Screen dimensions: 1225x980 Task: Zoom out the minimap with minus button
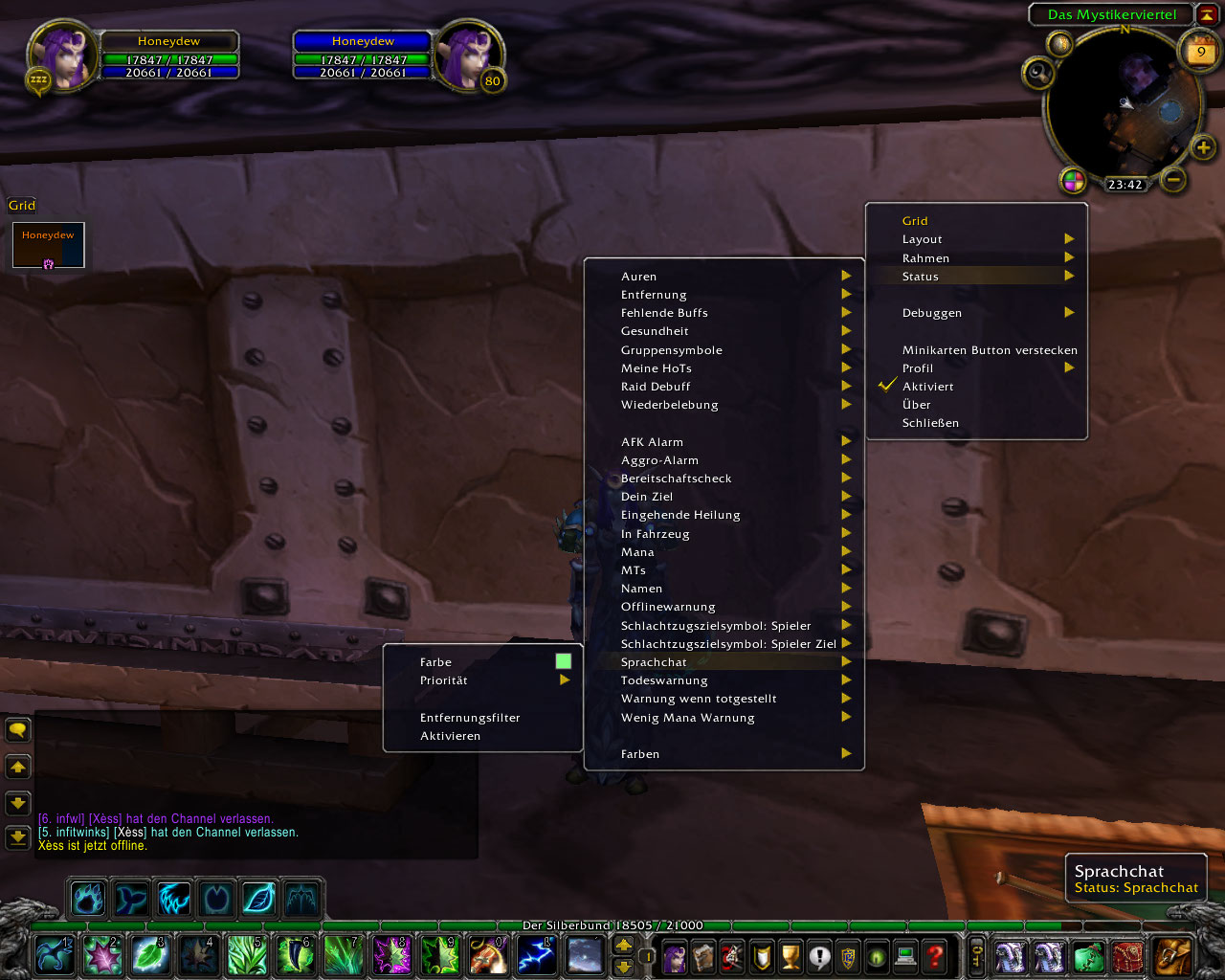click(x=1173, y=179)
